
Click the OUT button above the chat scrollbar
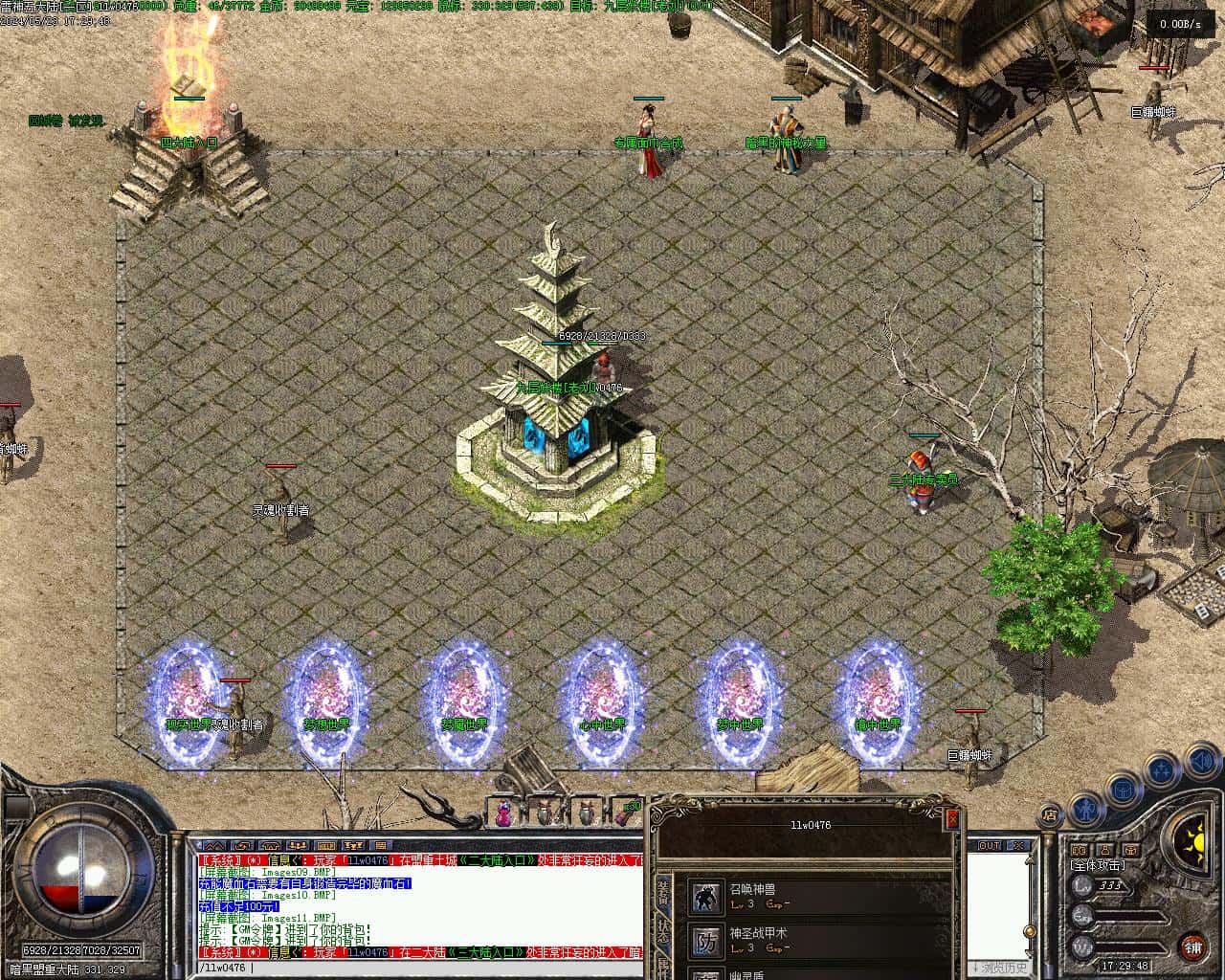[990, 846]
